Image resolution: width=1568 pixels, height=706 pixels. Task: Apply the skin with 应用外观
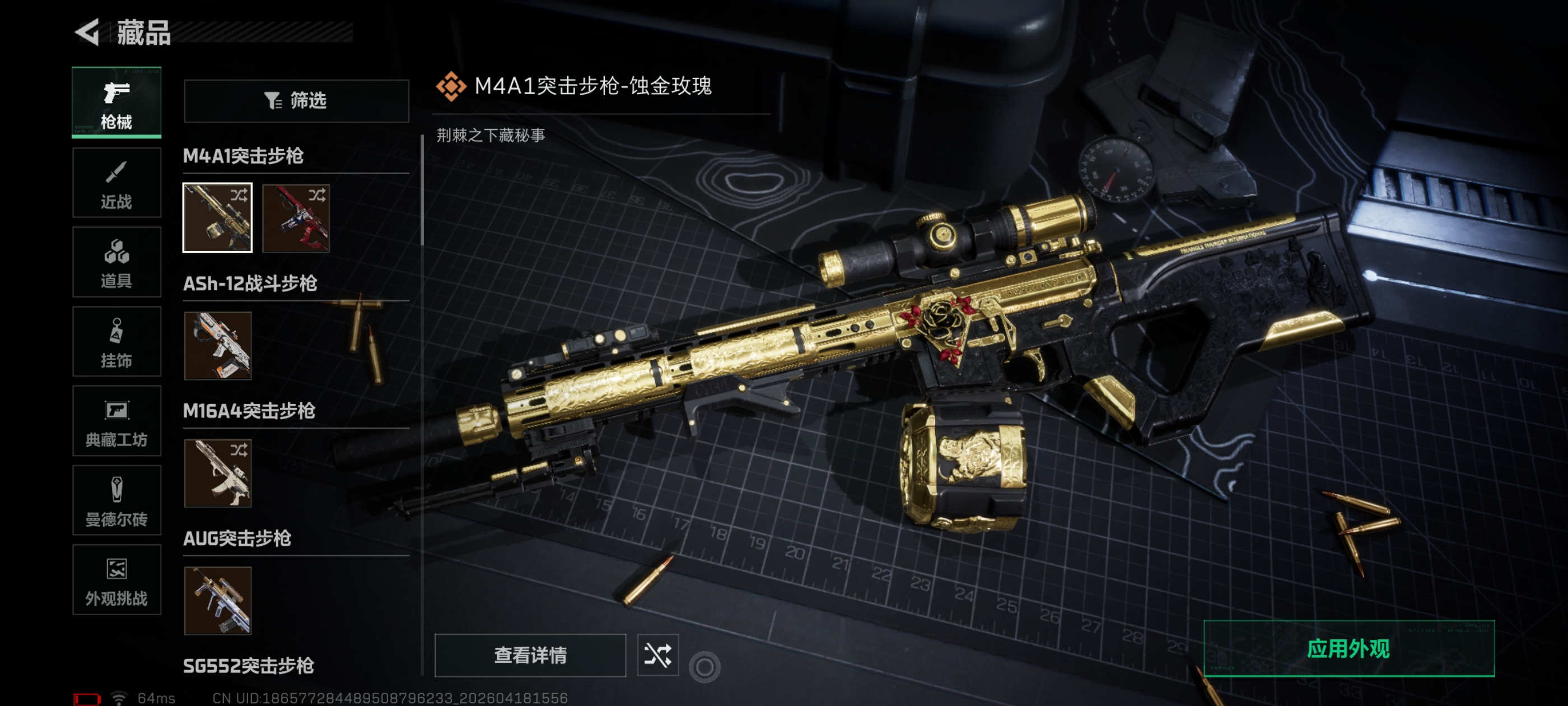[x=1348, y=648]
